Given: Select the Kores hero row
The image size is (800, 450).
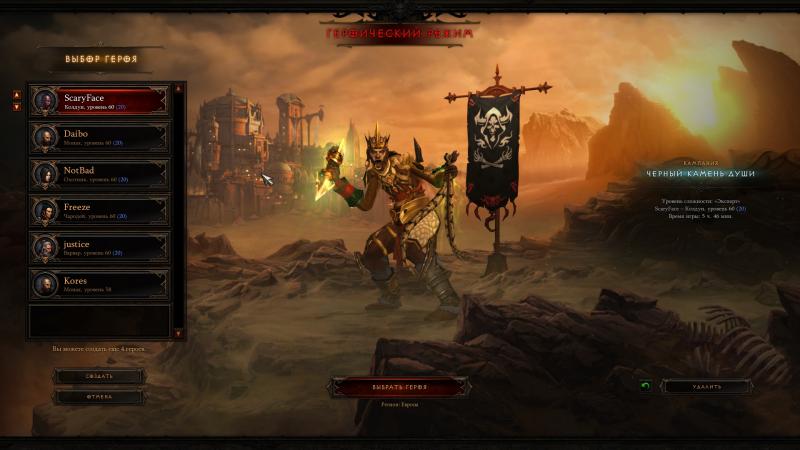Looking at the screenshot, I should click(99, 284).
